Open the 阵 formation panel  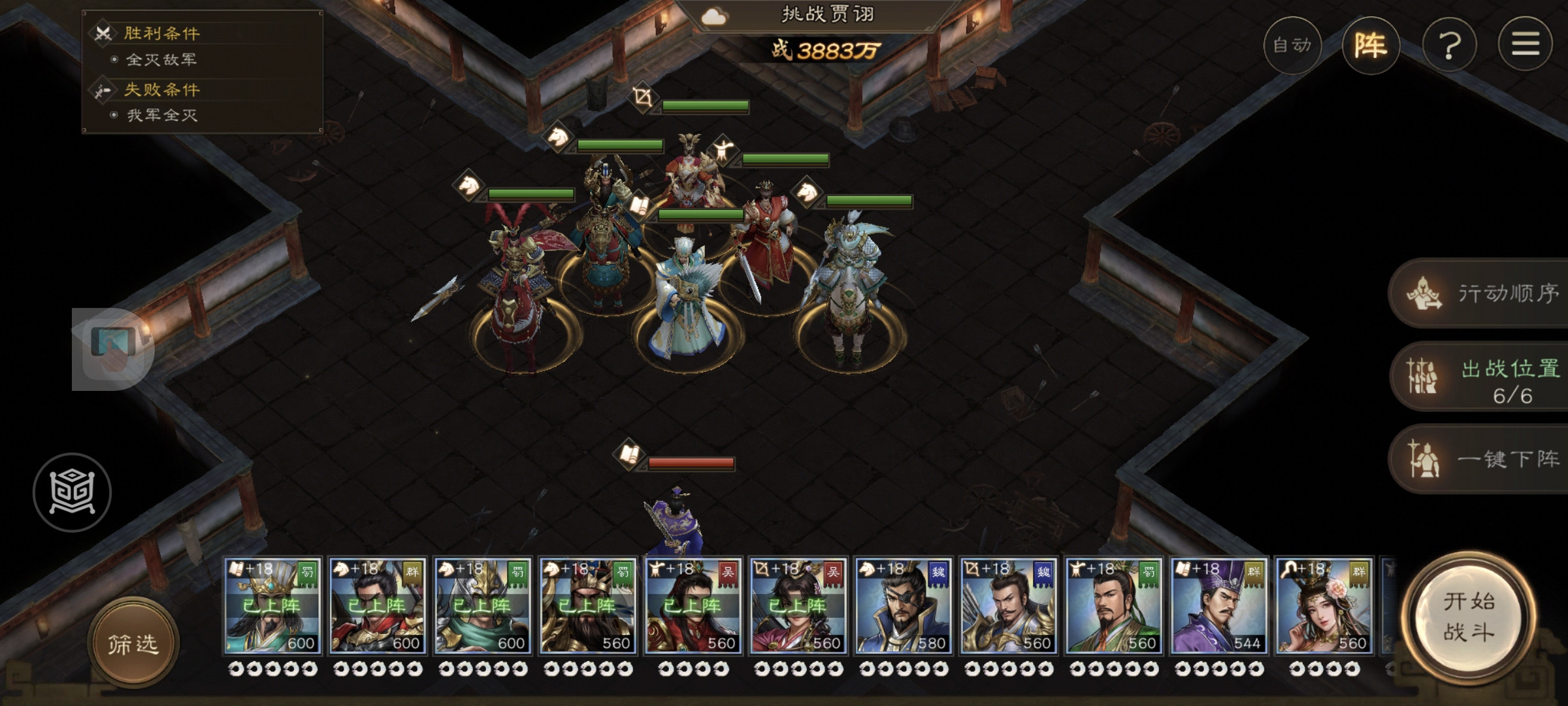1371,45
